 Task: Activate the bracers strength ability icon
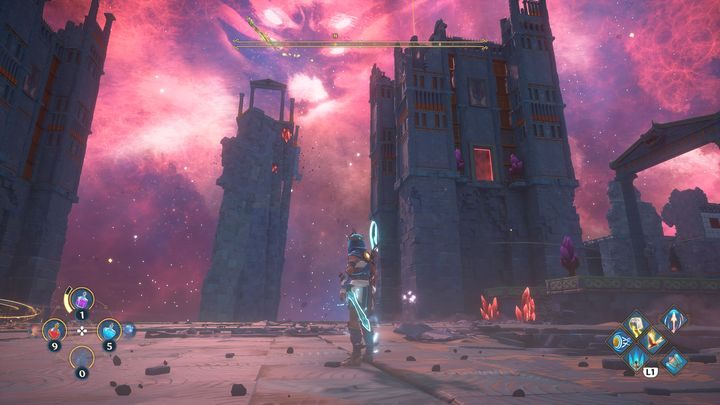[x=620, y=341]
